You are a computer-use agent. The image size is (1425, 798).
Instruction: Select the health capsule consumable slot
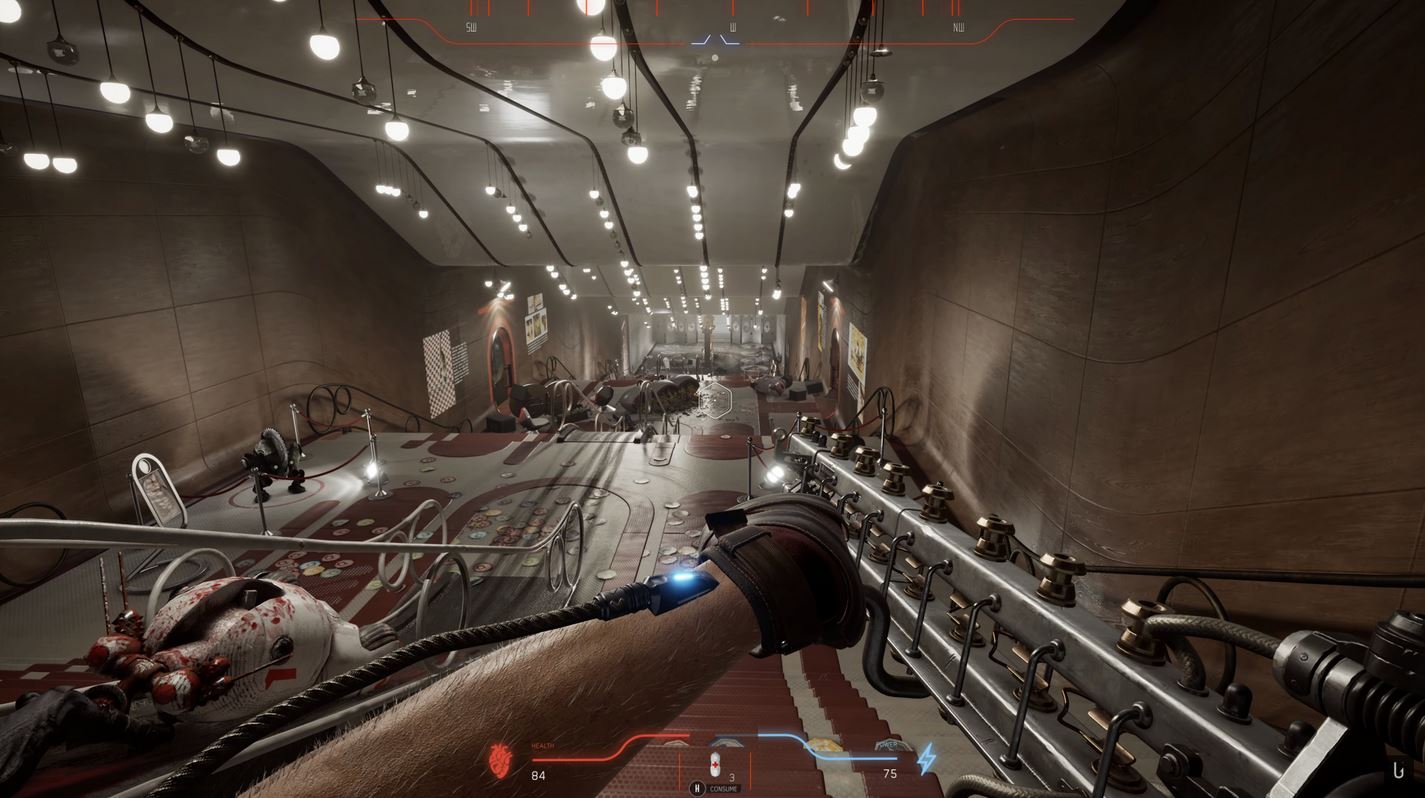pyautogui.click(x=714, y=764)
